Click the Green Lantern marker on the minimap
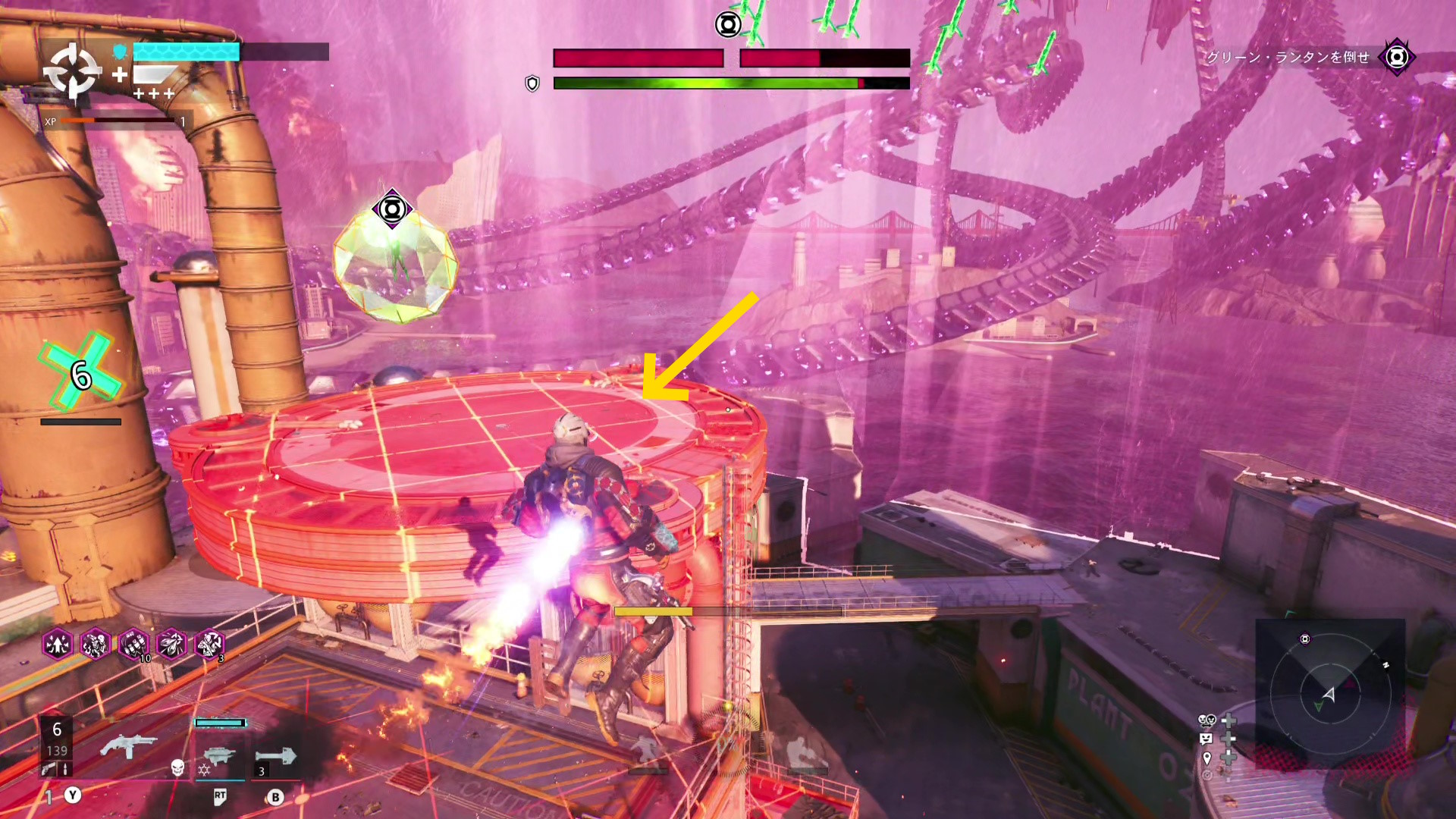The width and height of the screenshot is (1456, 819). tap(1305, 639)
